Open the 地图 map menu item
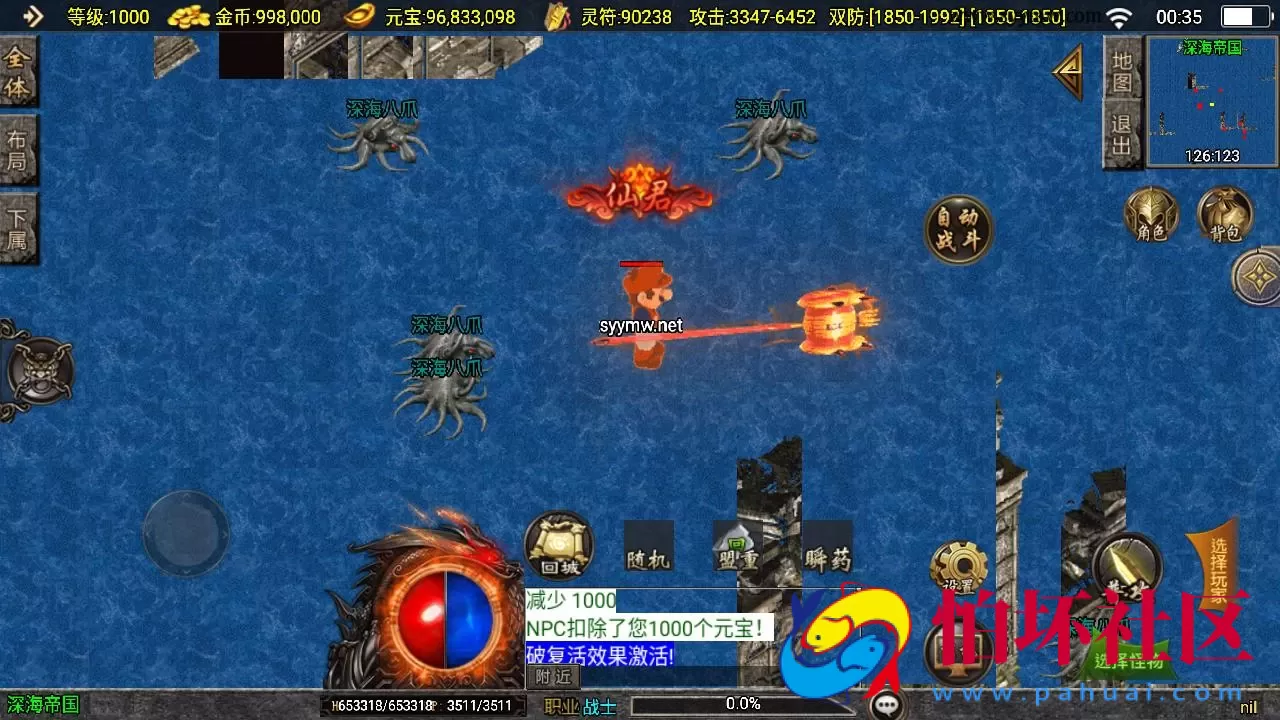Image resolution: width=1280 pixels, height=720 pixels. tap(1123, 68)
